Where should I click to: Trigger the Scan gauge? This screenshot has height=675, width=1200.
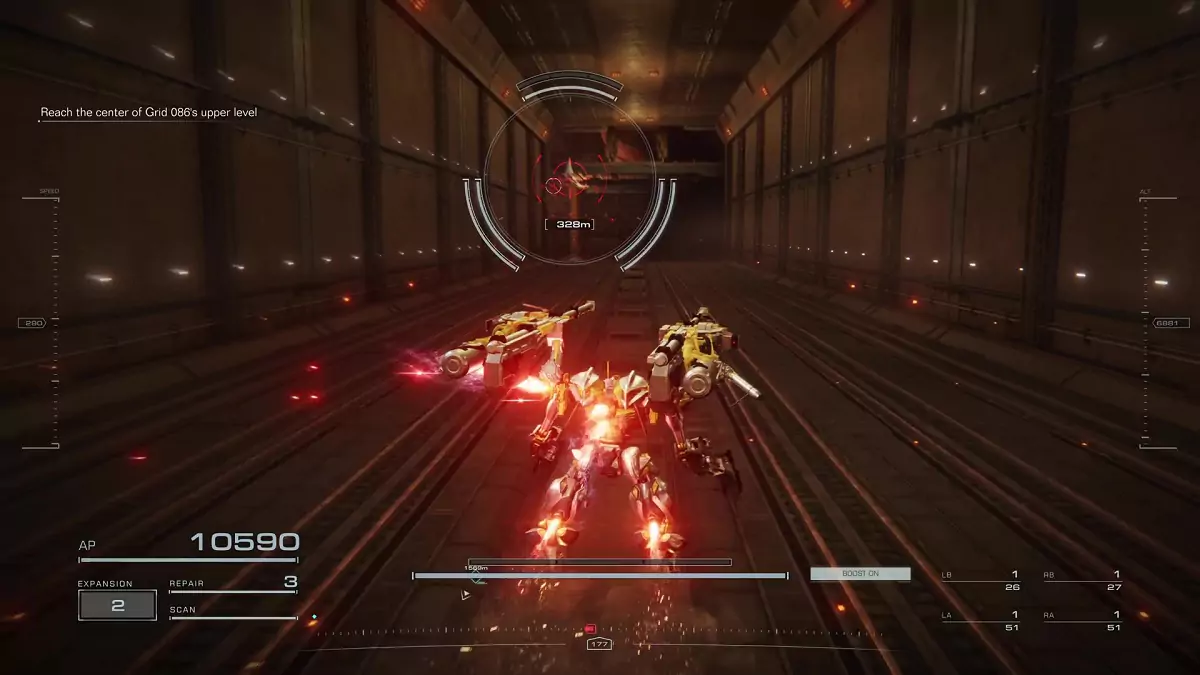pos(232,612)
